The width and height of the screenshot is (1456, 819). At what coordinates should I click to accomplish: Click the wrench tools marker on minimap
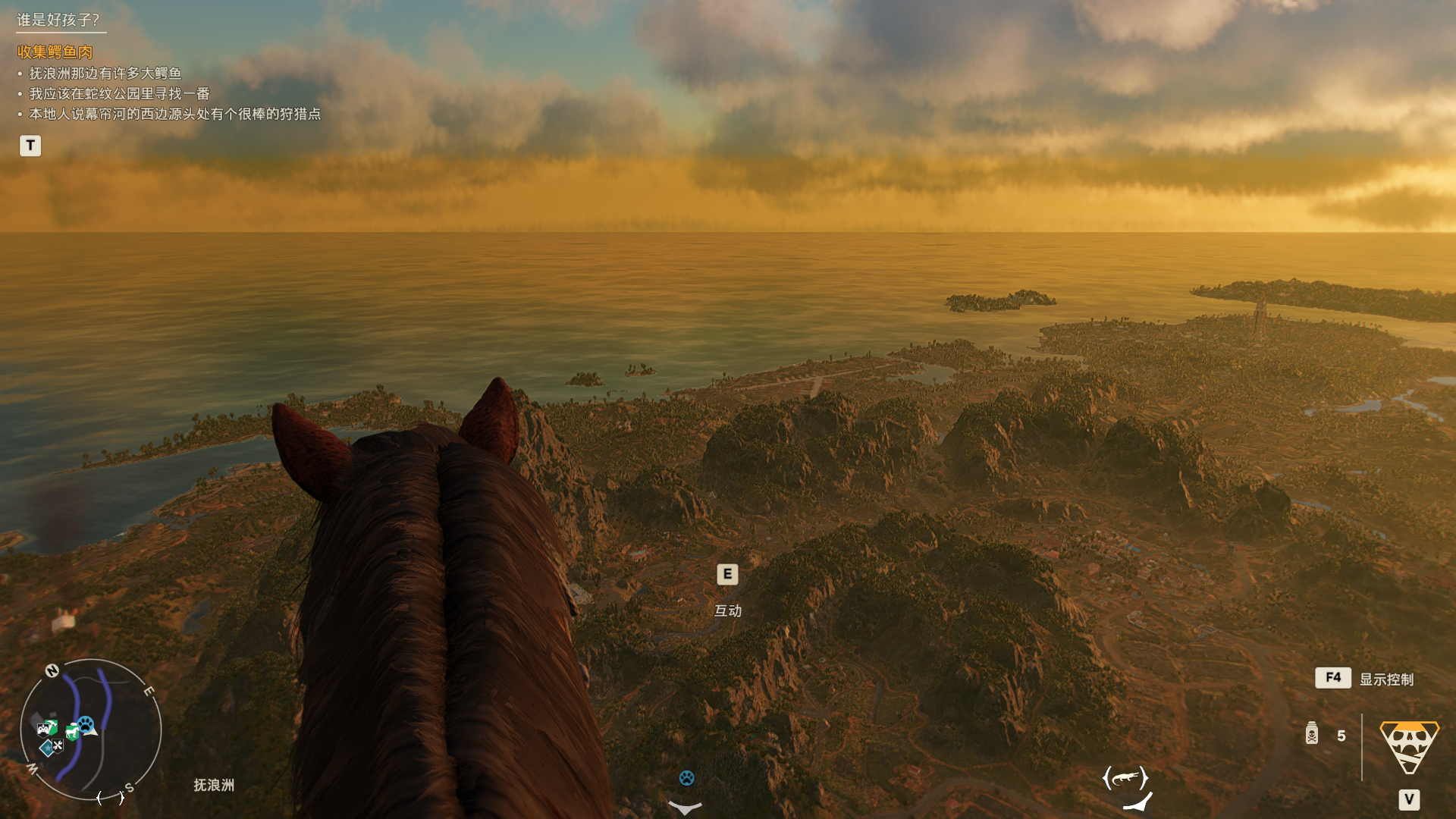(58, 746)
